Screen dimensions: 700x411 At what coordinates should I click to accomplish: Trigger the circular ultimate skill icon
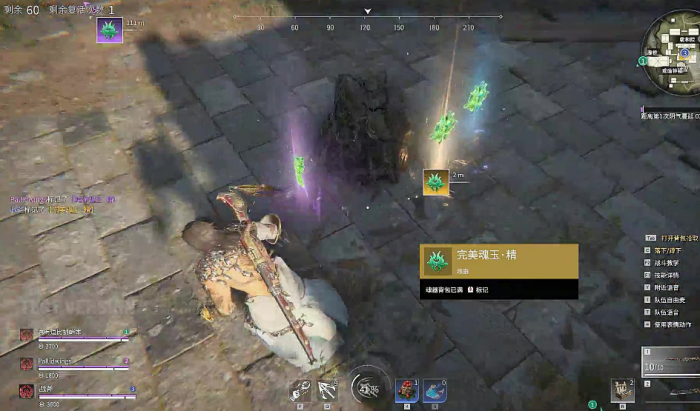368,387
